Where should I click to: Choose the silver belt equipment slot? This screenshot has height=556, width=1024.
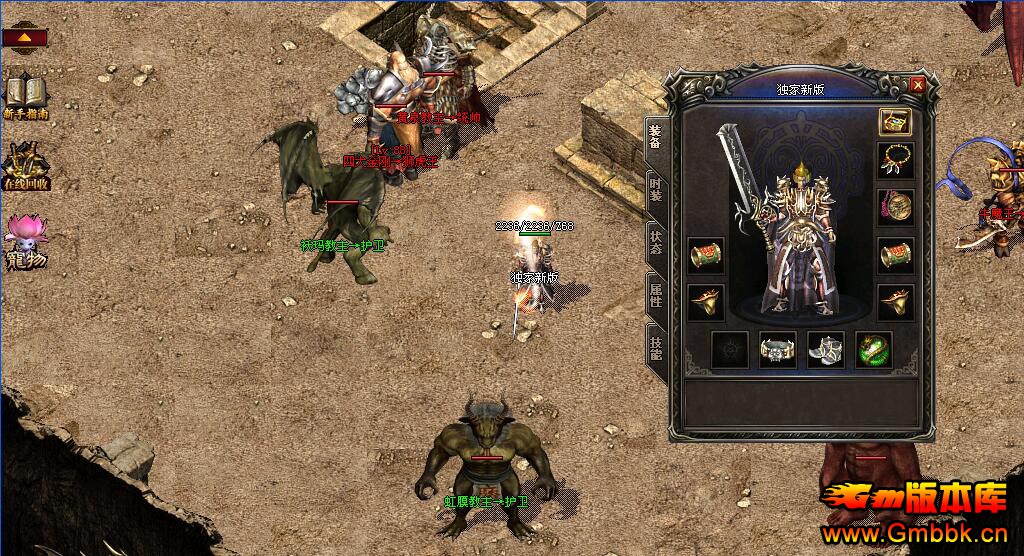pyautogui.click(x=778, y=350)
